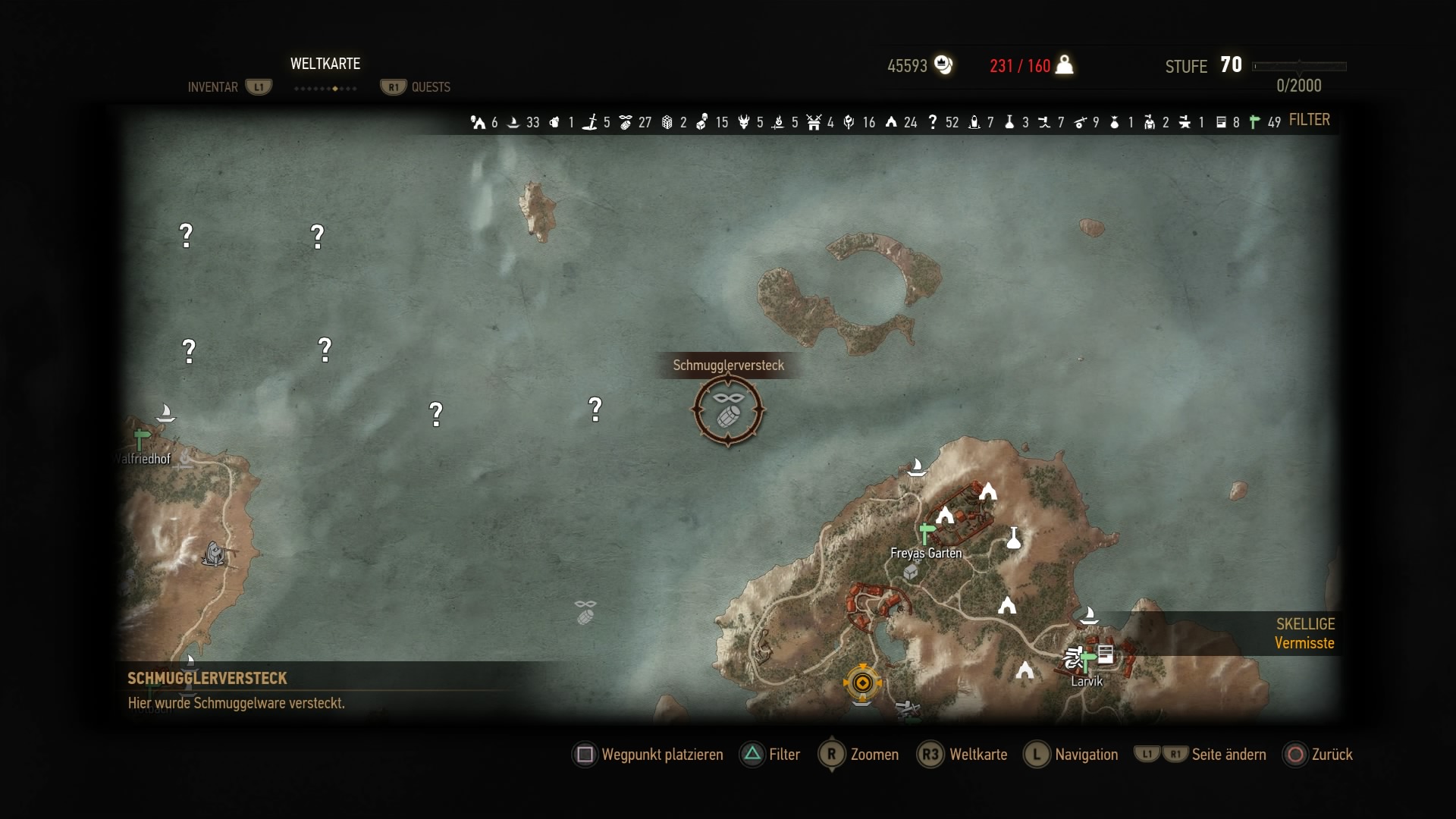Select the Larvik notice board marker
Screen dimensions: 1456x819
1106,654
